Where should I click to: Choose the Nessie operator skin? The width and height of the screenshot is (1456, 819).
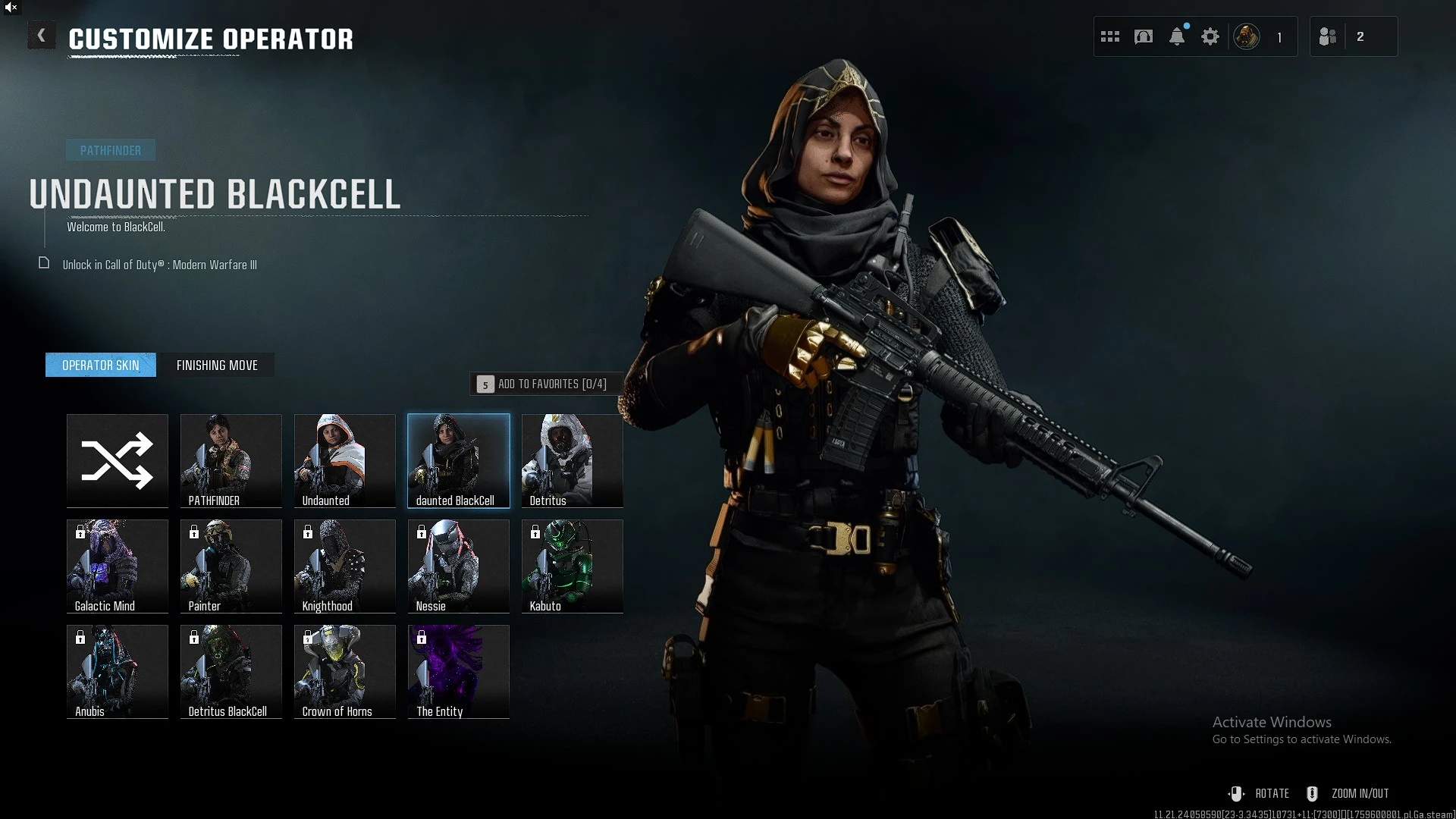click(459, 566)
